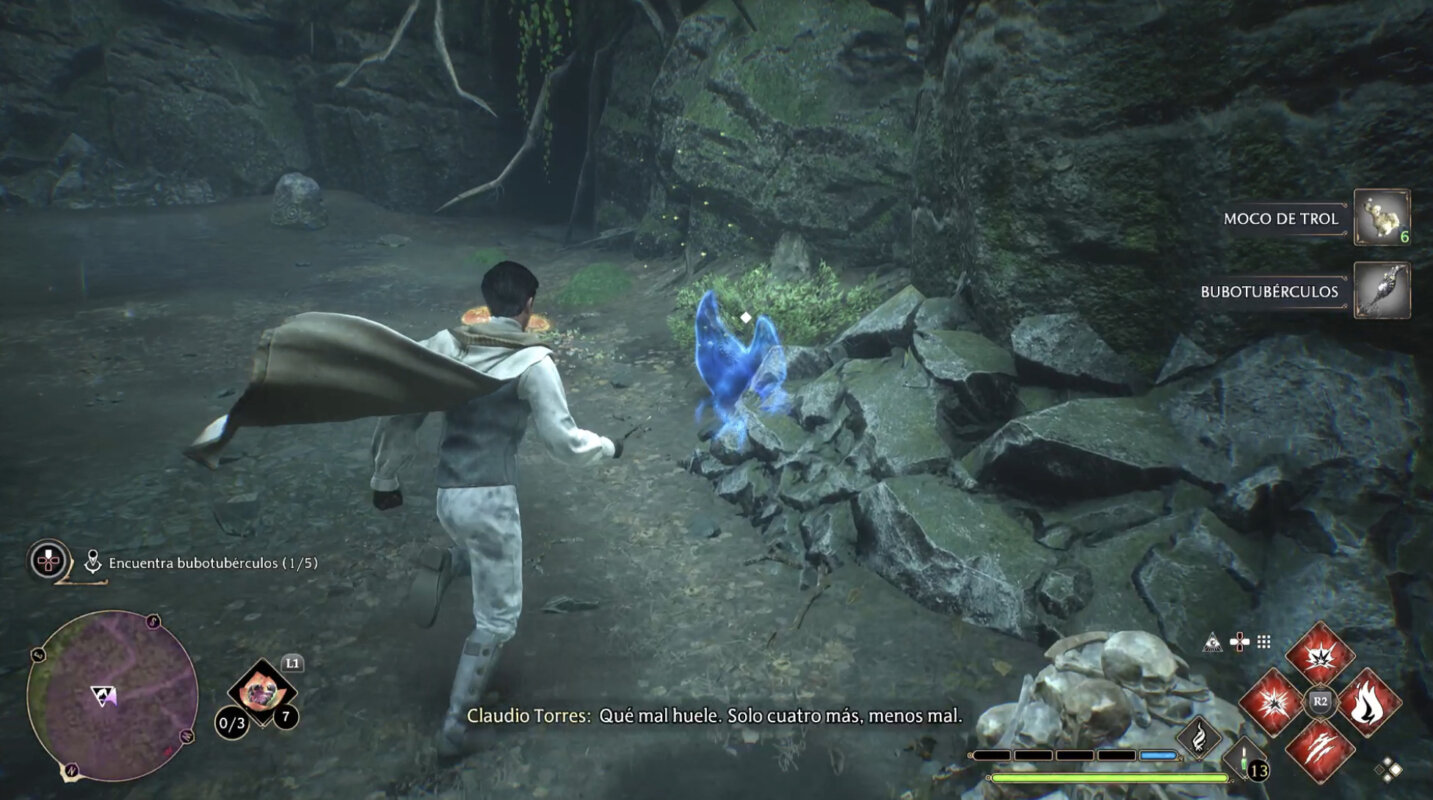The image size is (1433, 800).
Task: Open the circular minimap
Action: coord(111,695)
